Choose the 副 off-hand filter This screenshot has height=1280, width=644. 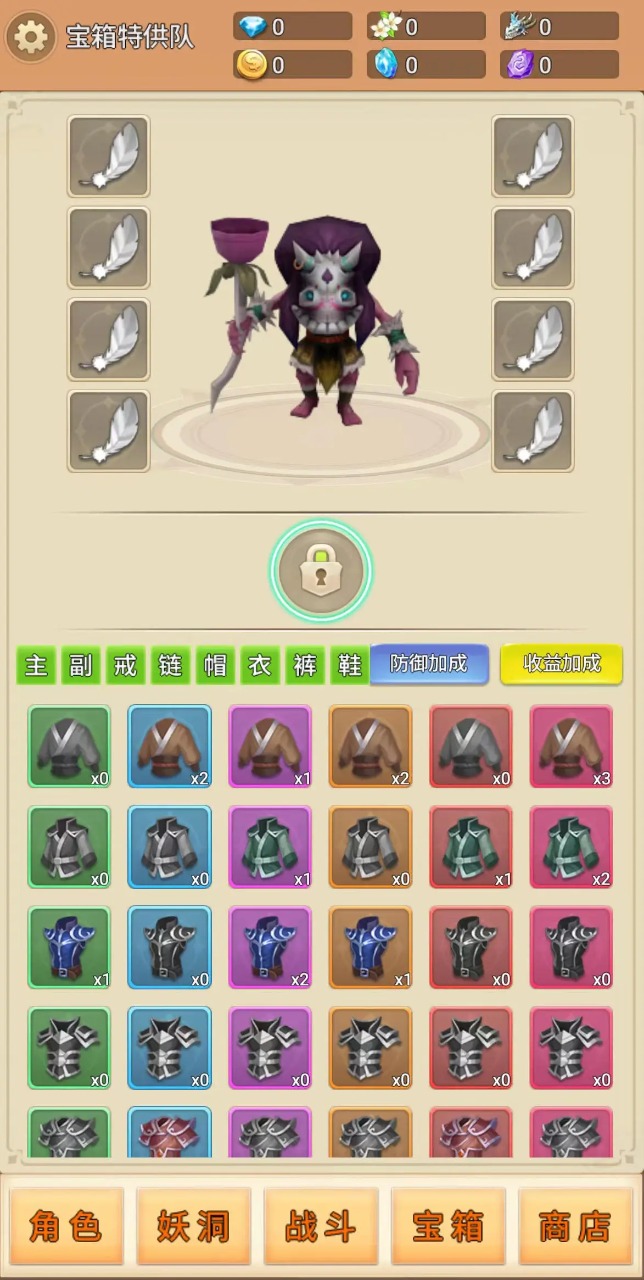pos(81,665)
